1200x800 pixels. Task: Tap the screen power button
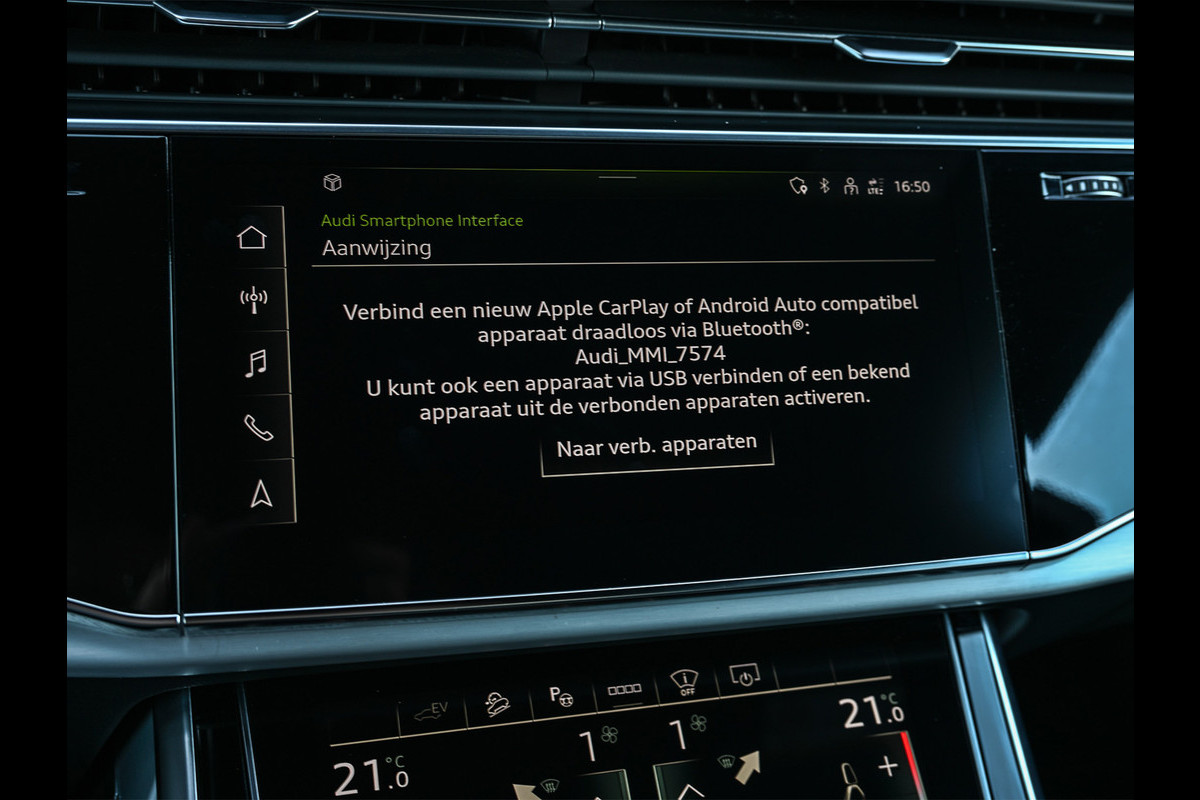click(x=745, y=677)
